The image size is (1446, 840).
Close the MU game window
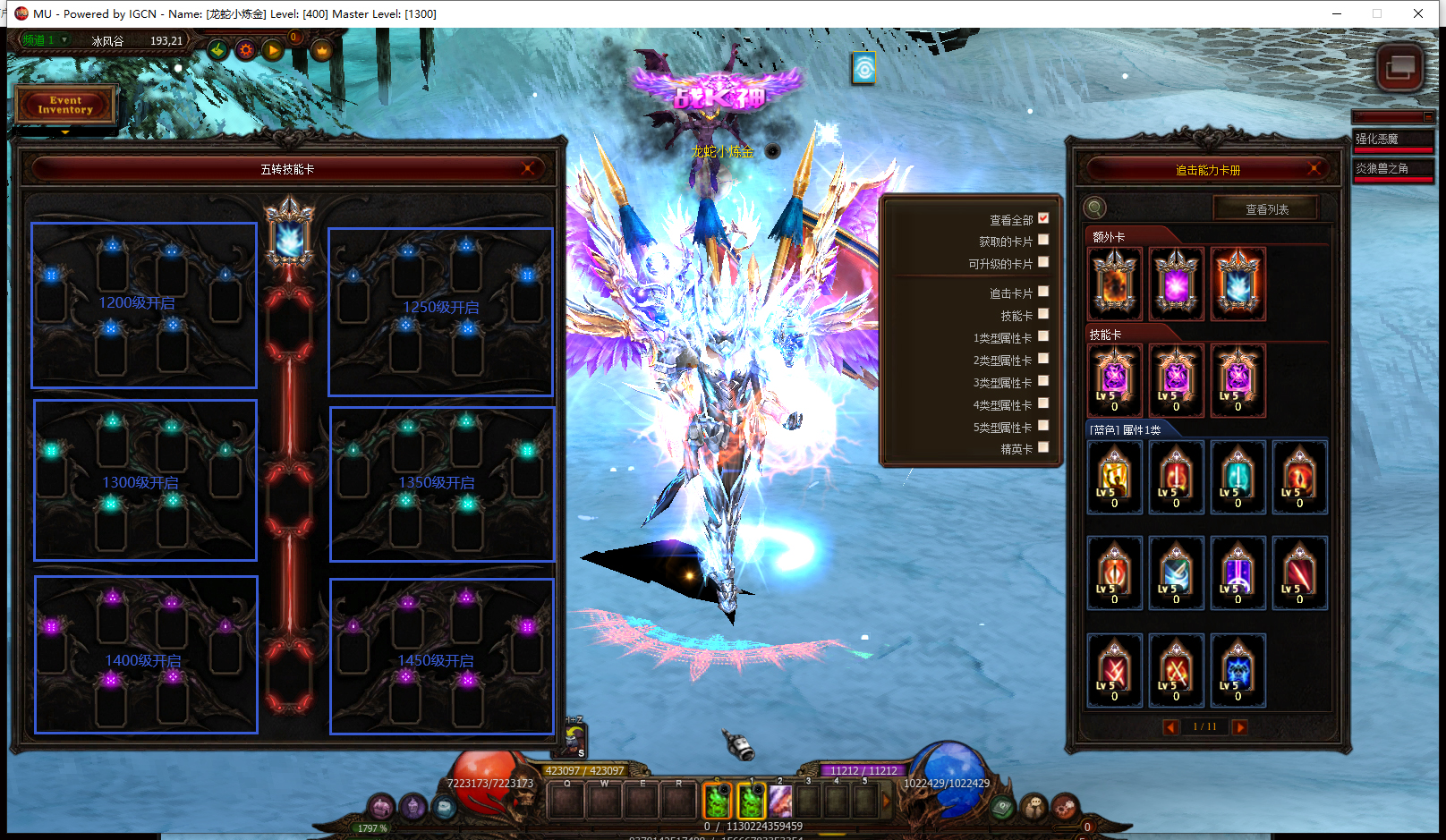tap(1418, 13)
